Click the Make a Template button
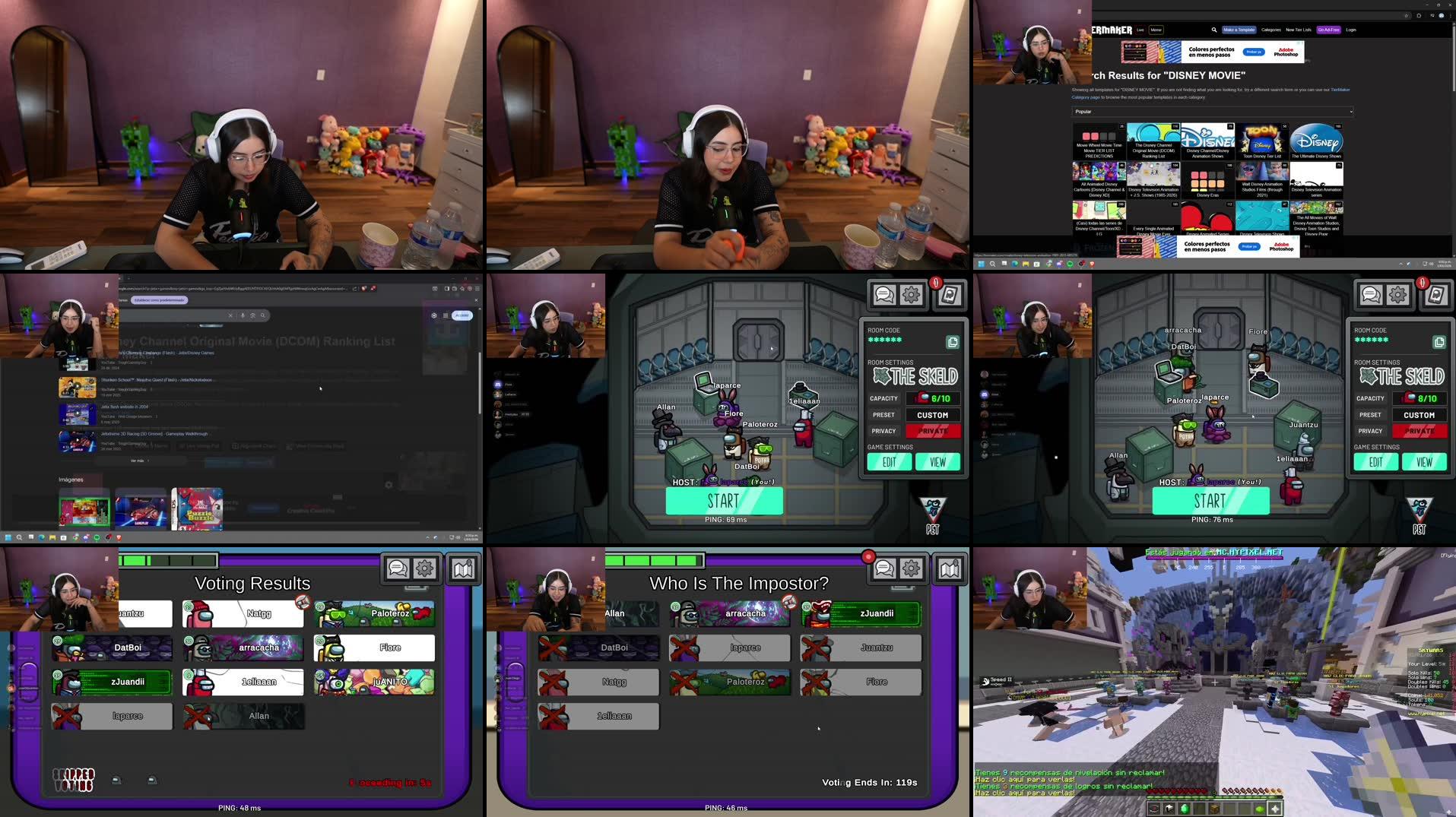Viewport: 1456px width, 817px height. click(1239, 30)
